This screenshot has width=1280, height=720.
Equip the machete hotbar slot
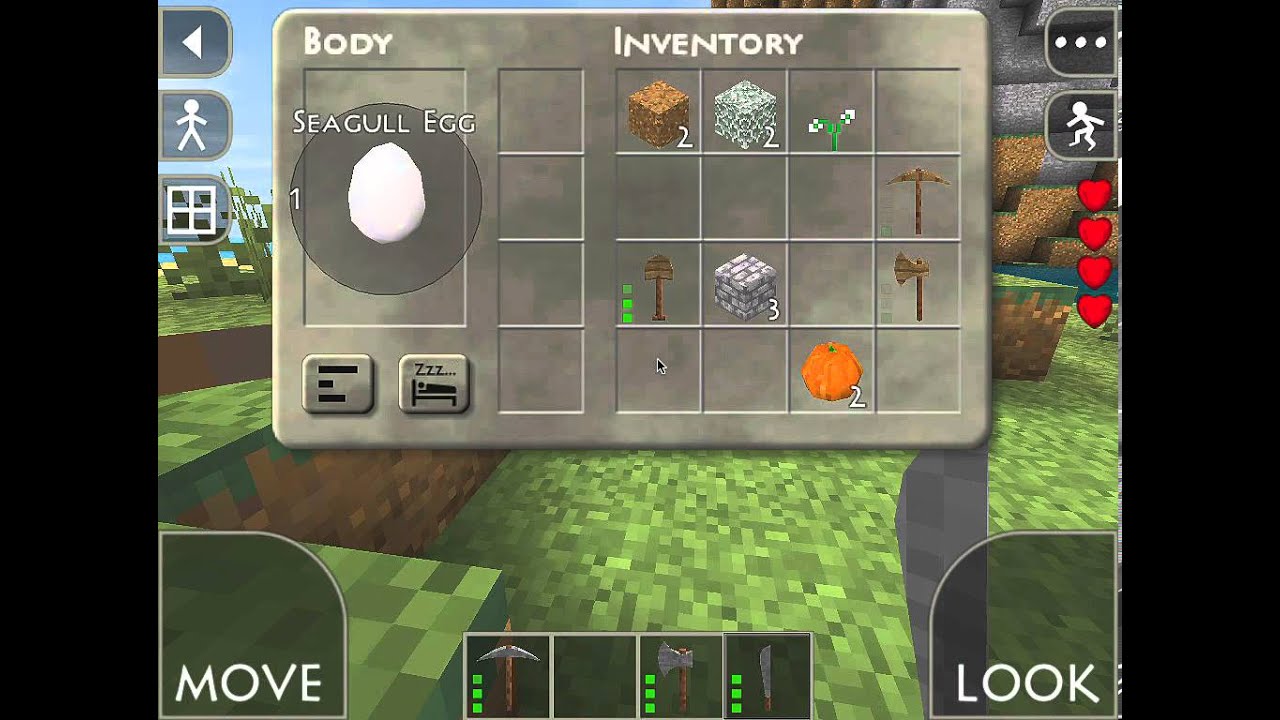(x=767, y=675)
